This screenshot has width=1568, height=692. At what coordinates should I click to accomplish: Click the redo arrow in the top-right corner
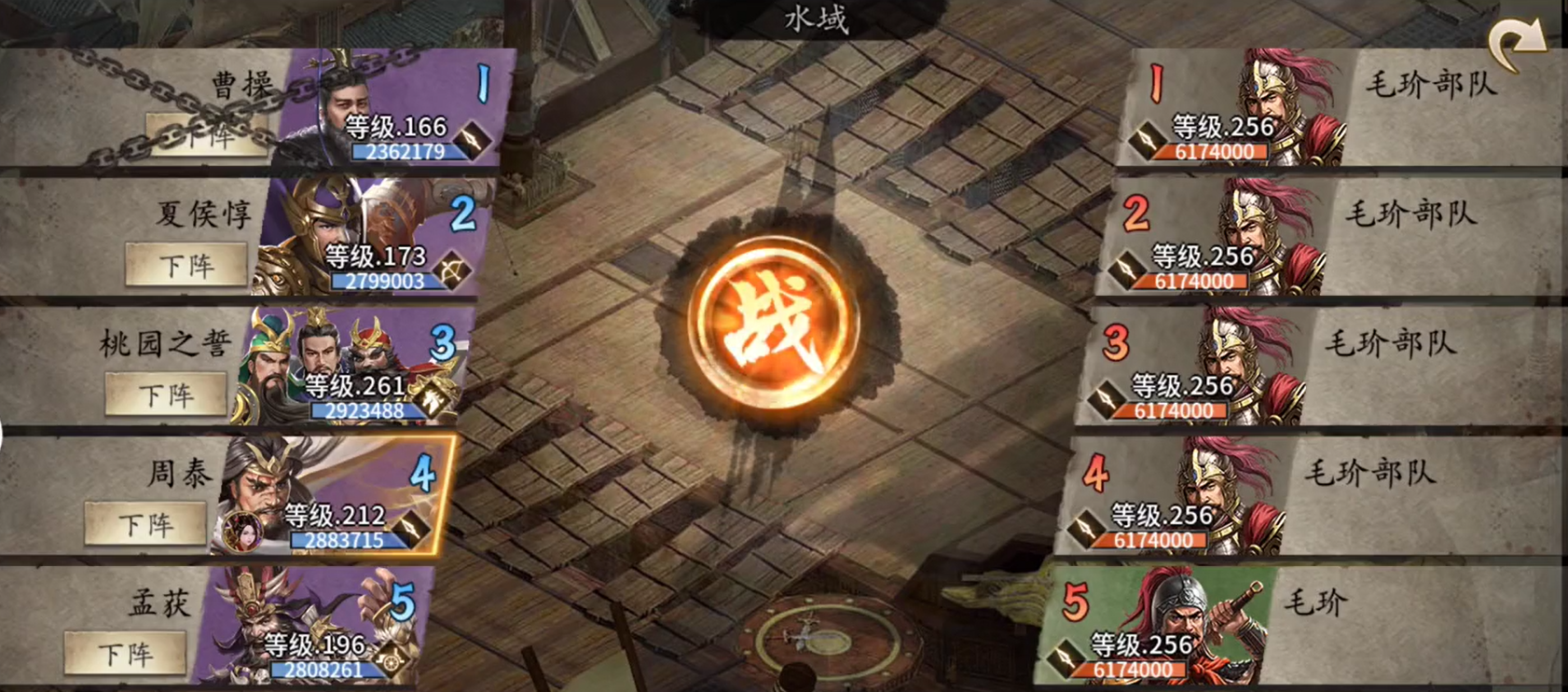[1516, 35]
